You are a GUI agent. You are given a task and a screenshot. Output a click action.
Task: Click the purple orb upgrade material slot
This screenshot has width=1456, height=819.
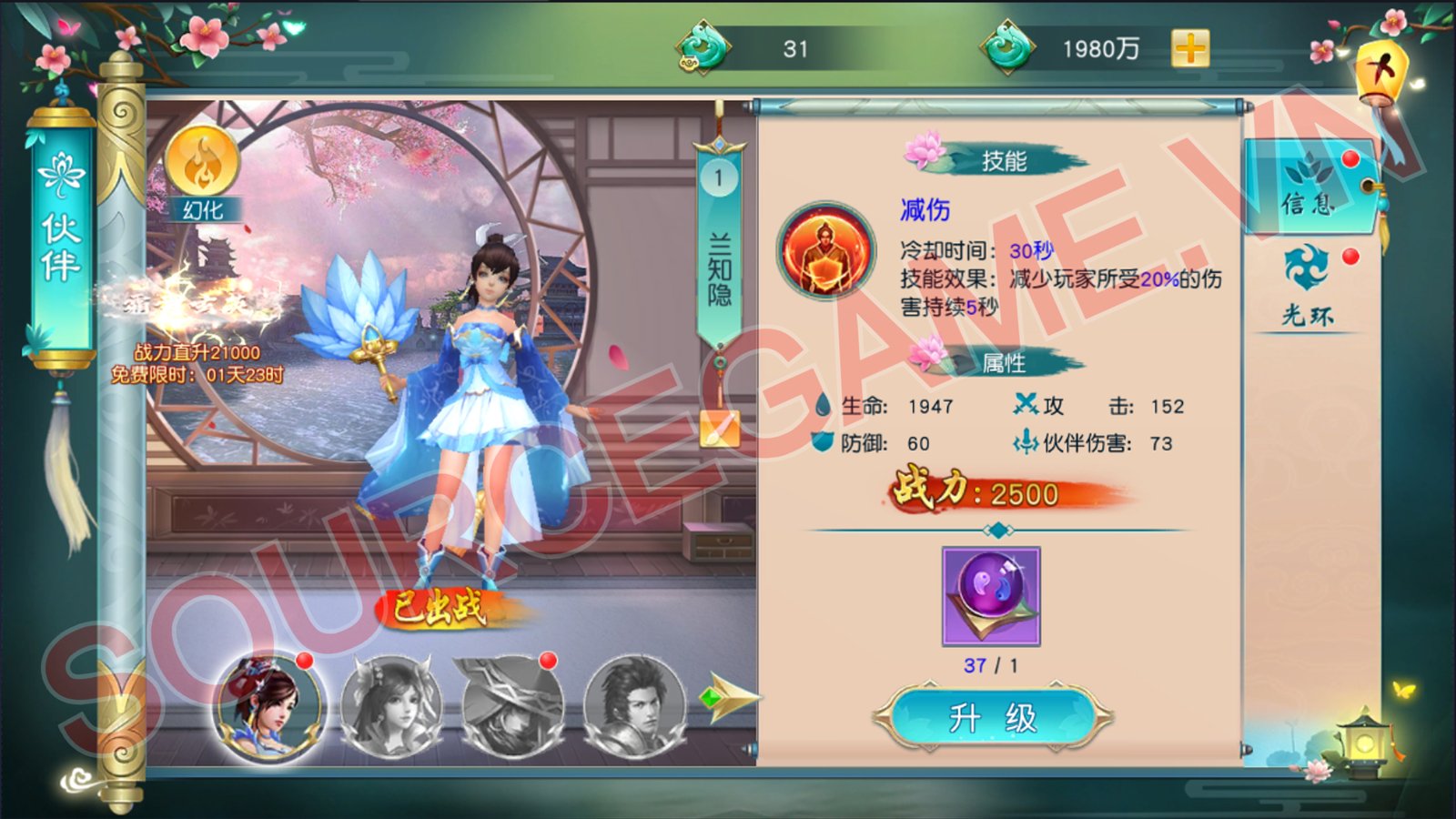coord(991,596)
